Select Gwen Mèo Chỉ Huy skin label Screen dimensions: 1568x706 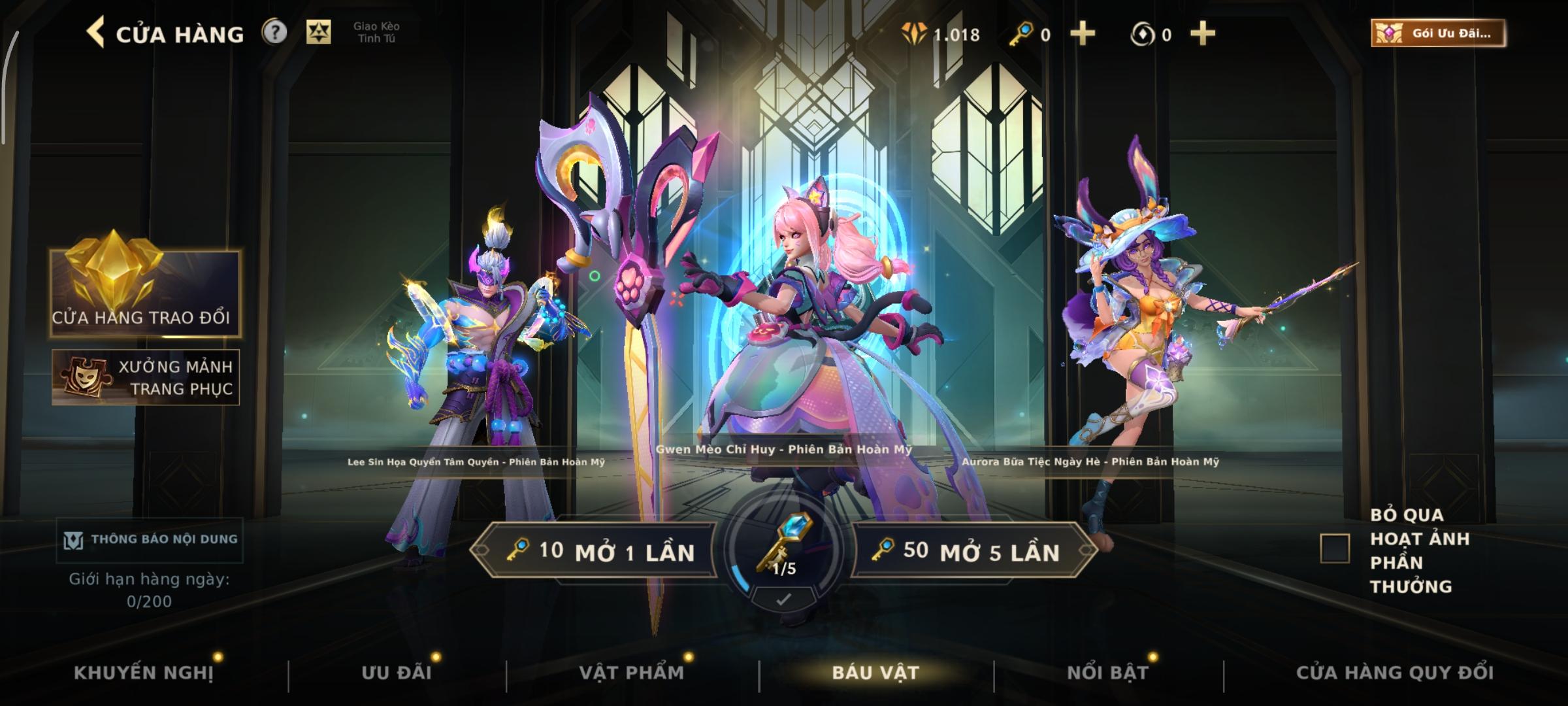pyautogui.click(x=784, y=450)
